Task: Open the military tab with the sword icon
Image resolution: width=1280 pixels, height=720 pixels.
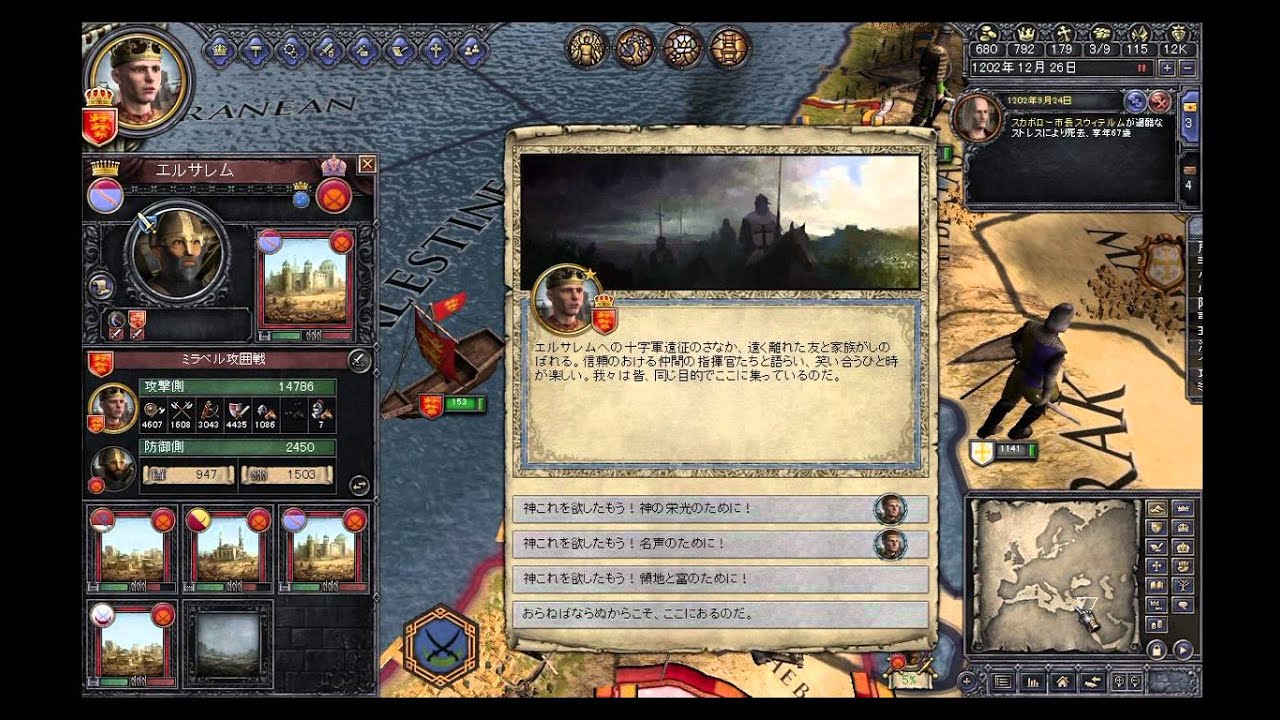Action: pyautogui.click(x=326, y=47)
